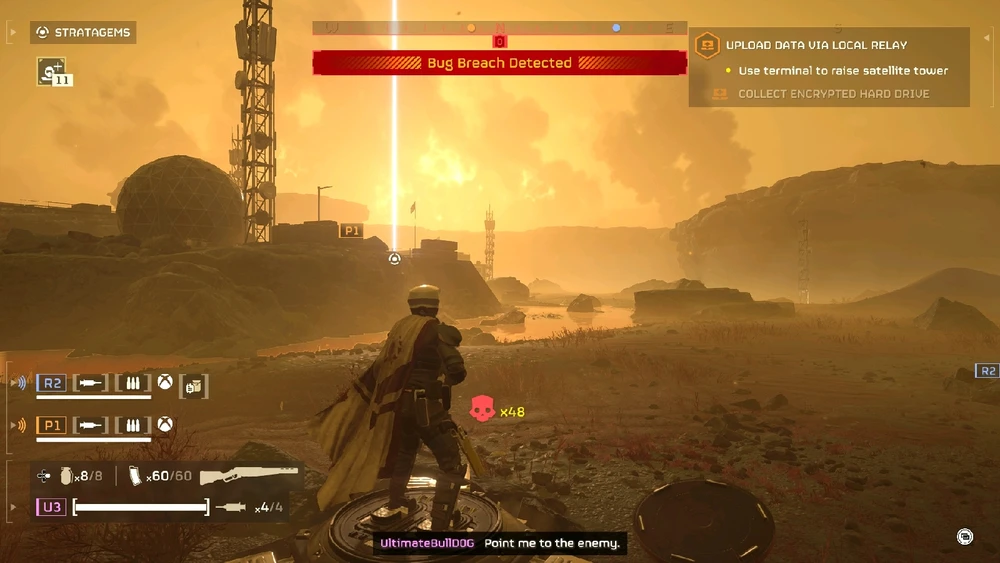The image size is (1000, 563).
Task: Select the Collect Encrypted Hard Drive objective
Action: tap(833, 94)
